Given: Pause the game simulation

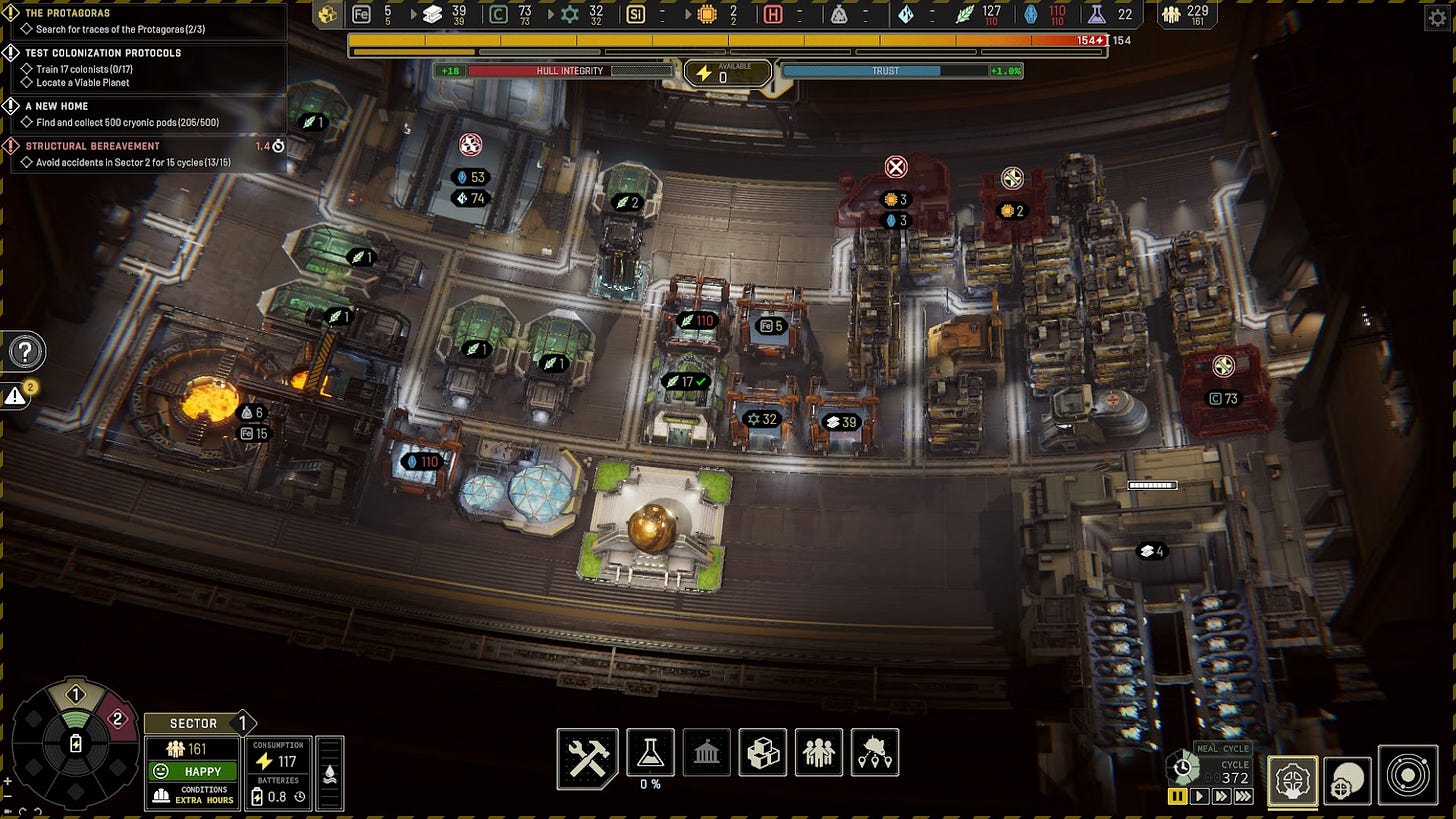Looking at the screenshot, I should [x=1177, y=797].
